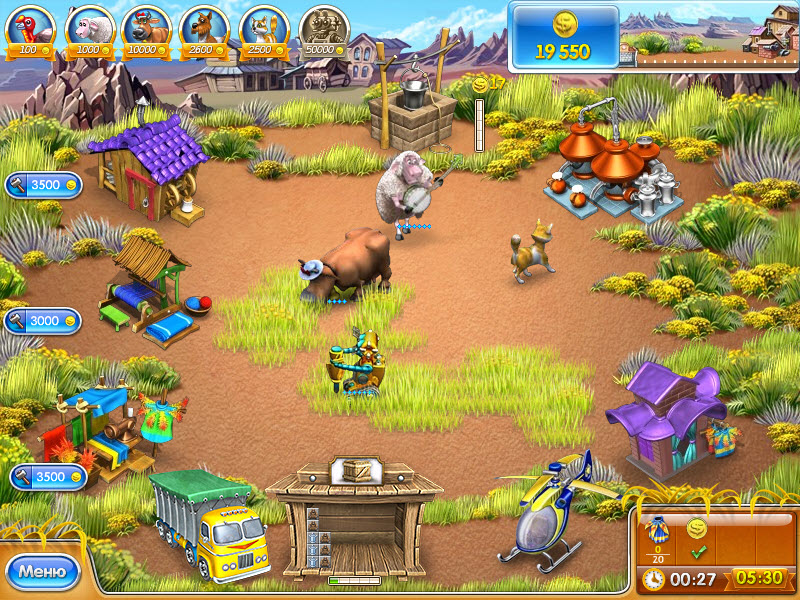Viewport: 800px width, 600px height.
Task: Buy a turkey for 100 coins
Action: point(31,28)
